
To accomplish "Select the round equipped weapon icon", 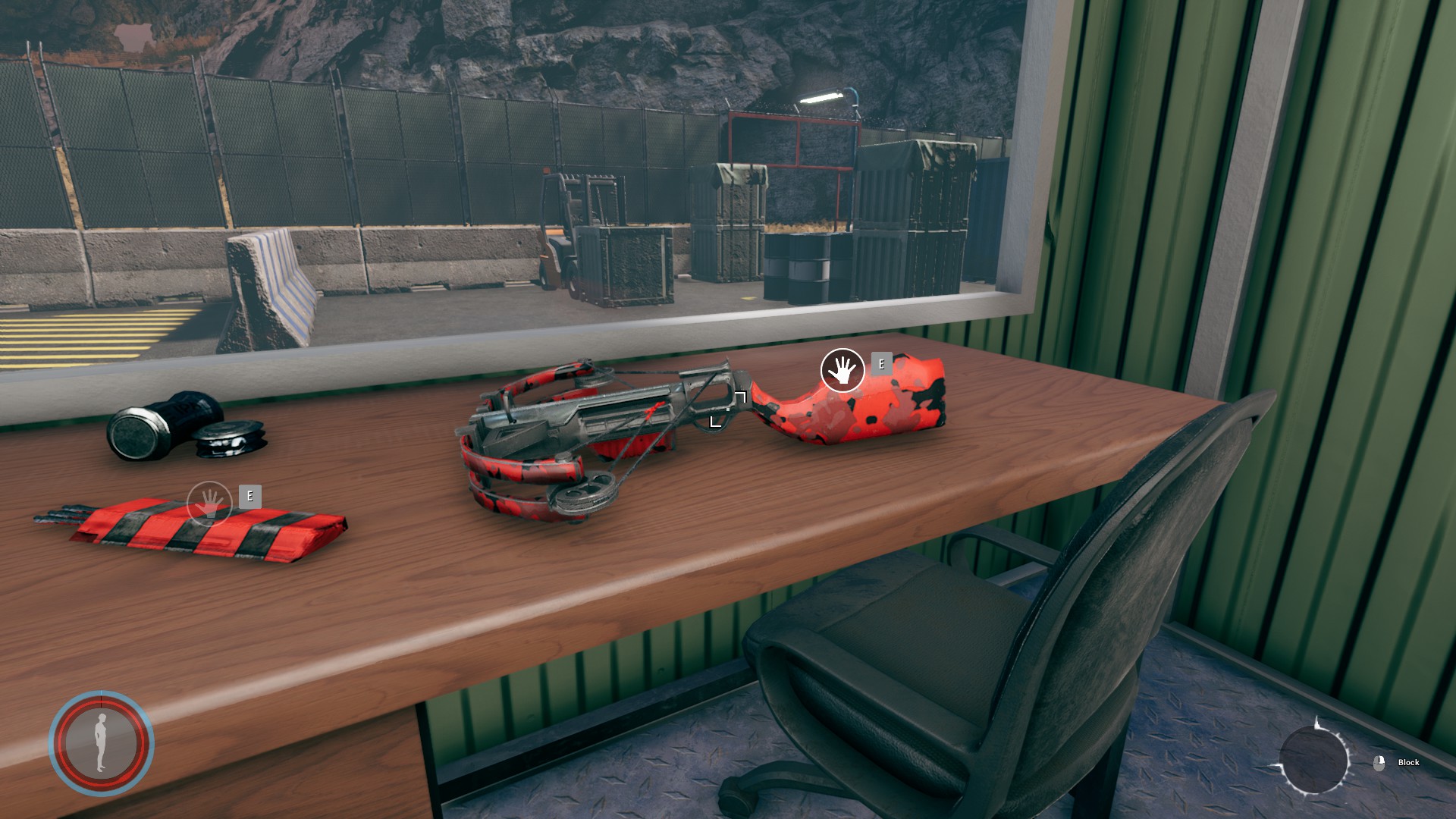I will pyautogui.click(x=1313, y=760).
